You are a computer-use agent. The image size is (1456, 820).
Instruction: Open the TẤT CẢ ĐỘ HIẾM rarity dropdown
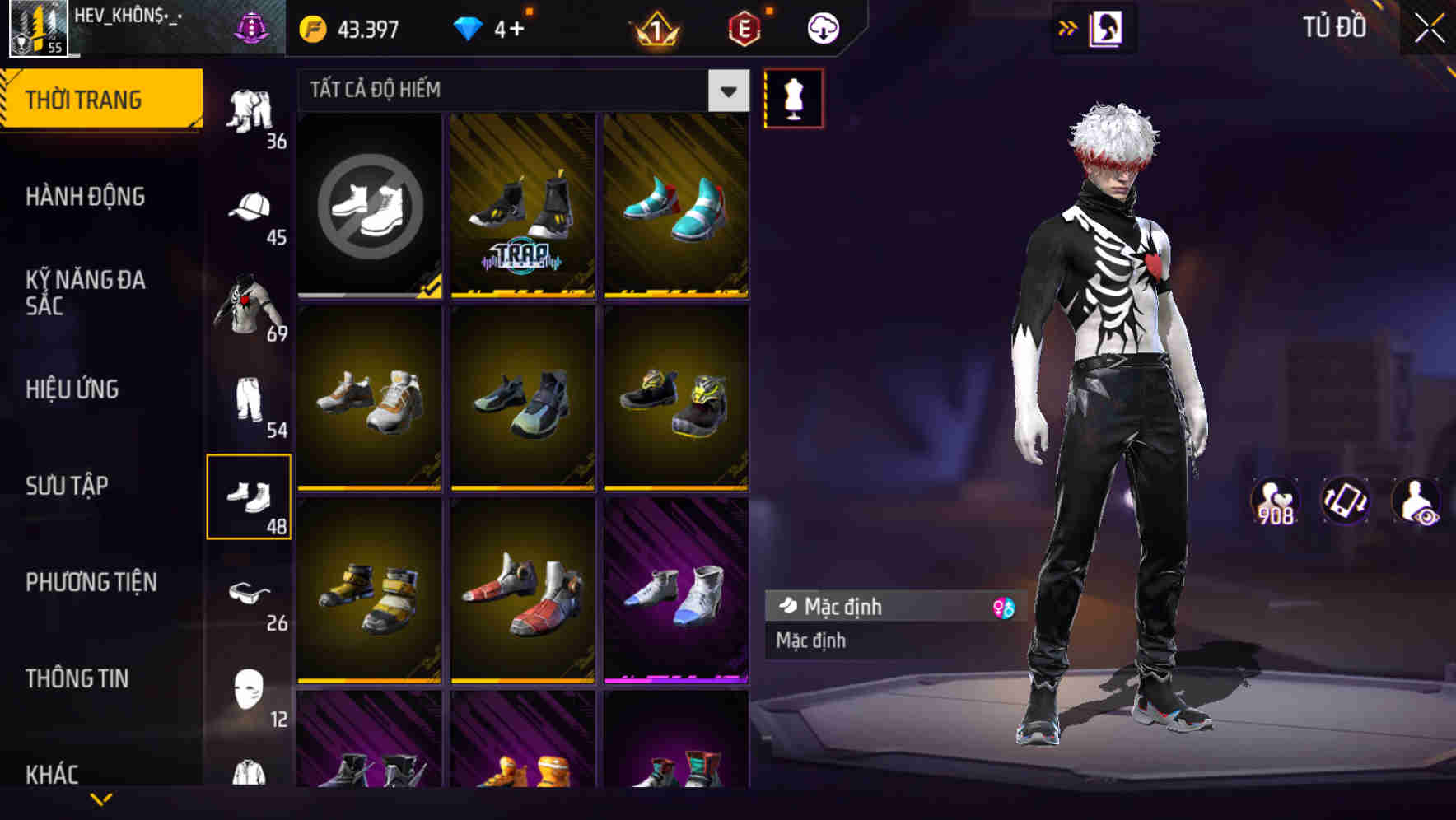(511, 91)
